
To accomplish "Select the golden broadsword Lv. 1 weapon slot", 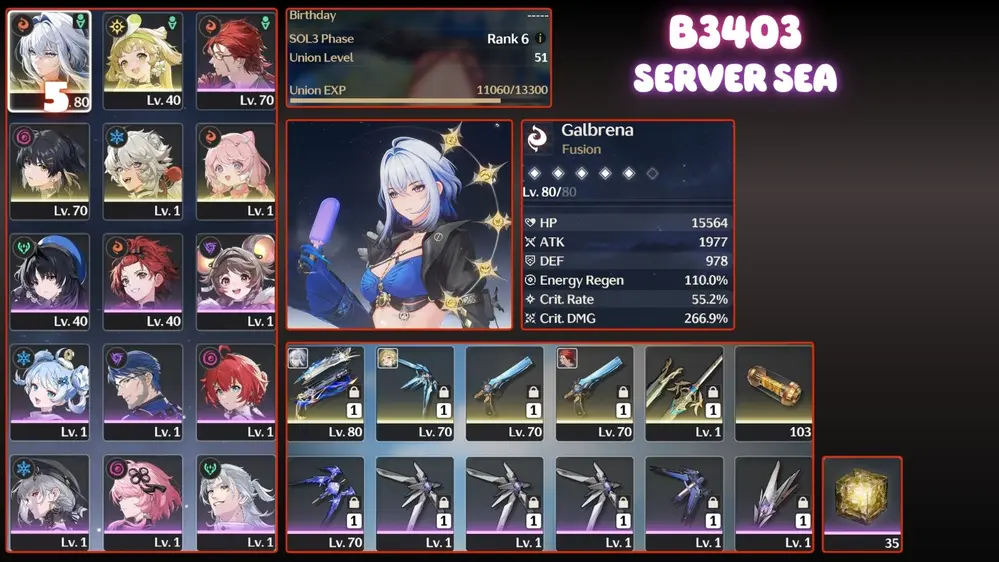I will [684, 392].
